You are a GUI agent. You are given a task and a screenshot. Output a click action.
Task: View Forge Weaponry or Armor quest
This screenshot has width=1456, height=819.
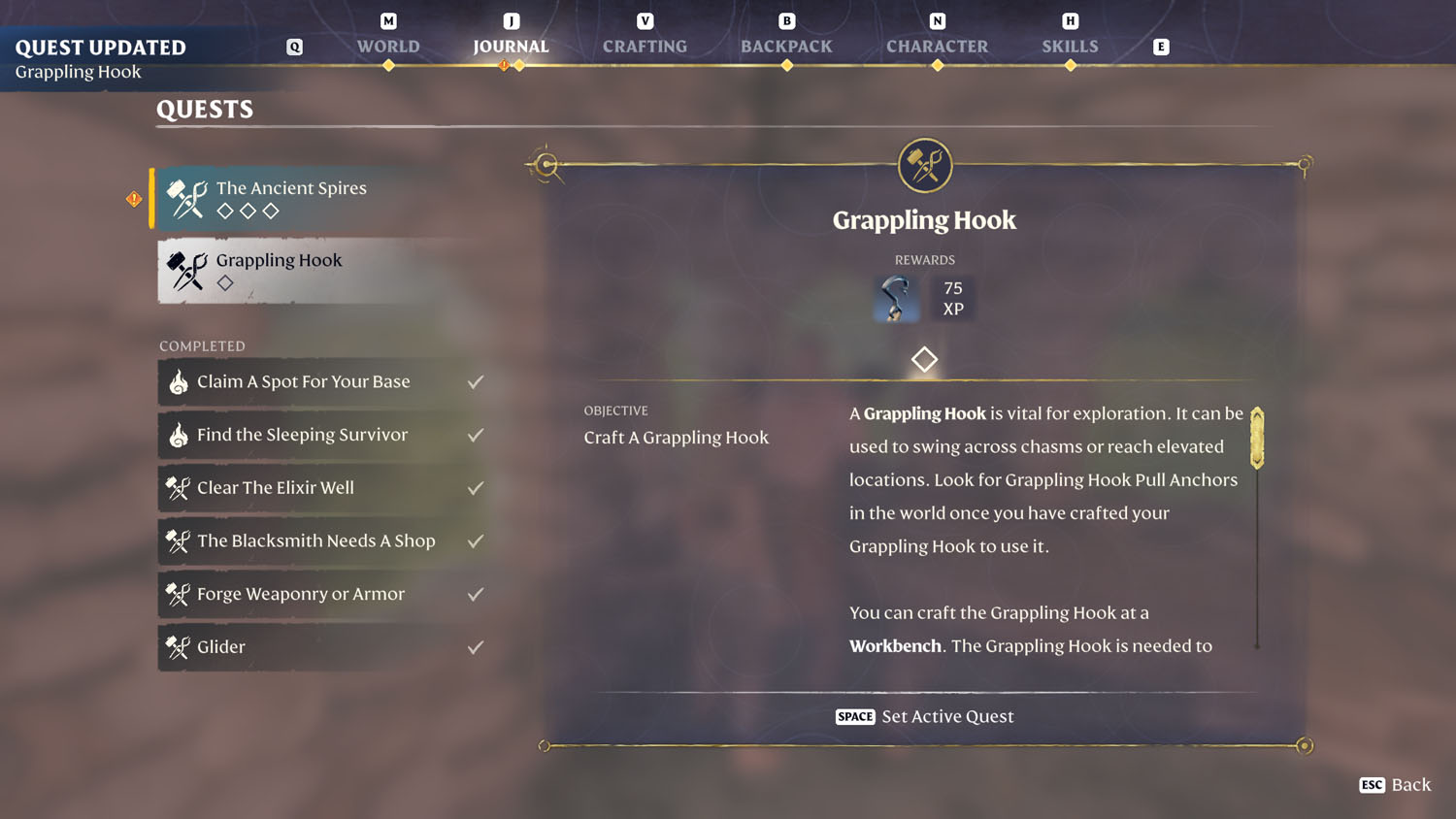[322, 594]
